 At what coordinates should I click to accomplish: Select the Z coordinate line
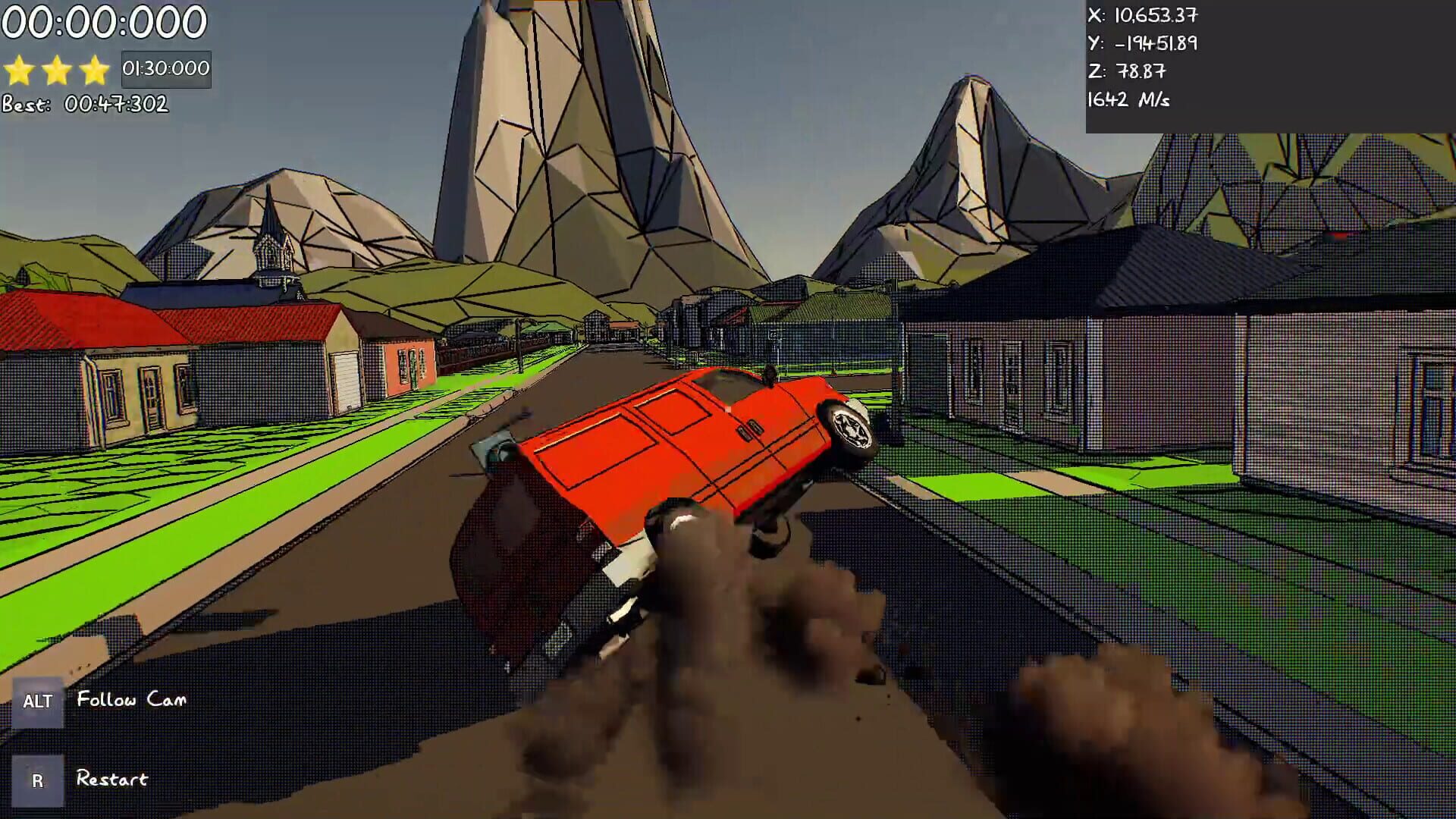point(1126,70)
